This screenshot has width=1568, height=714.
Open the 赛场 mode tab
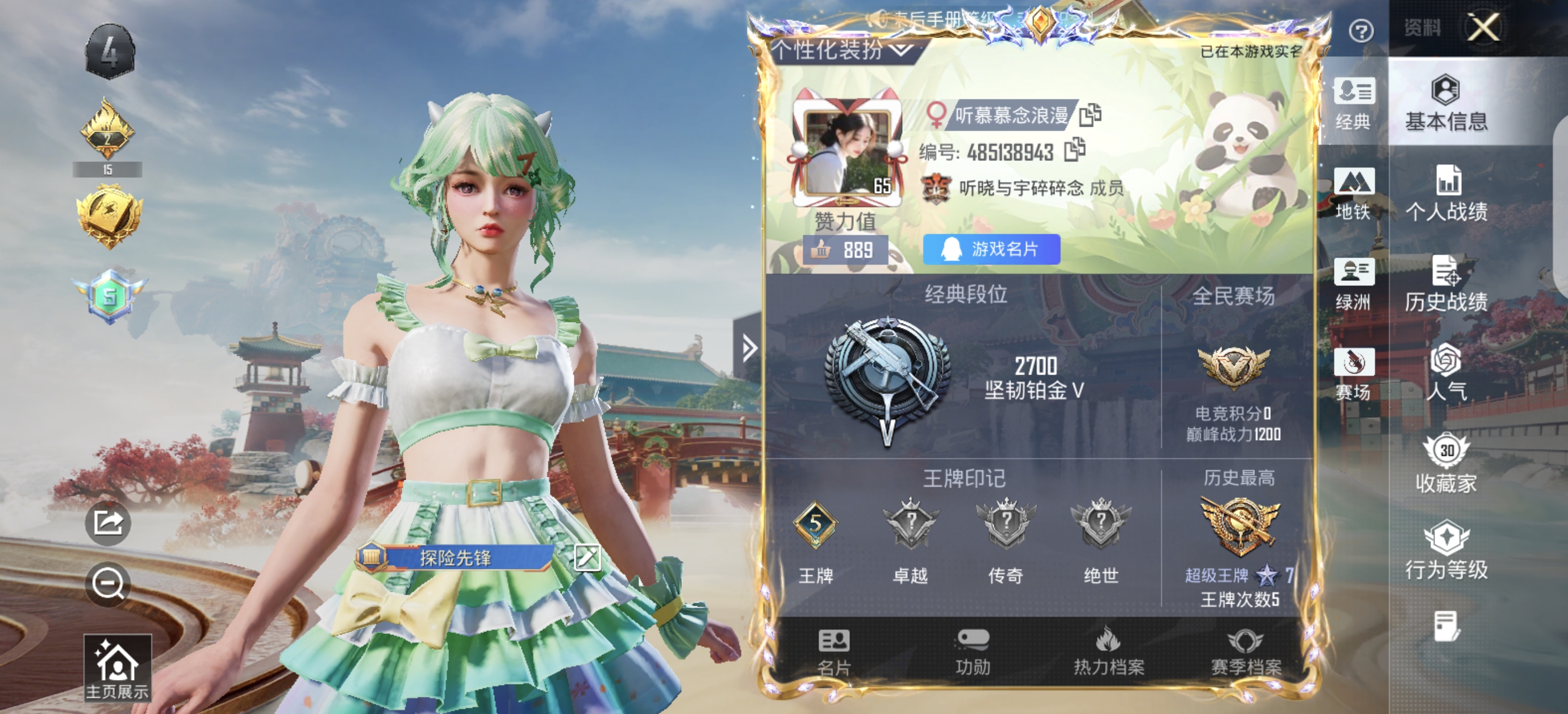pyautogui.click(x=1354, y=374)
